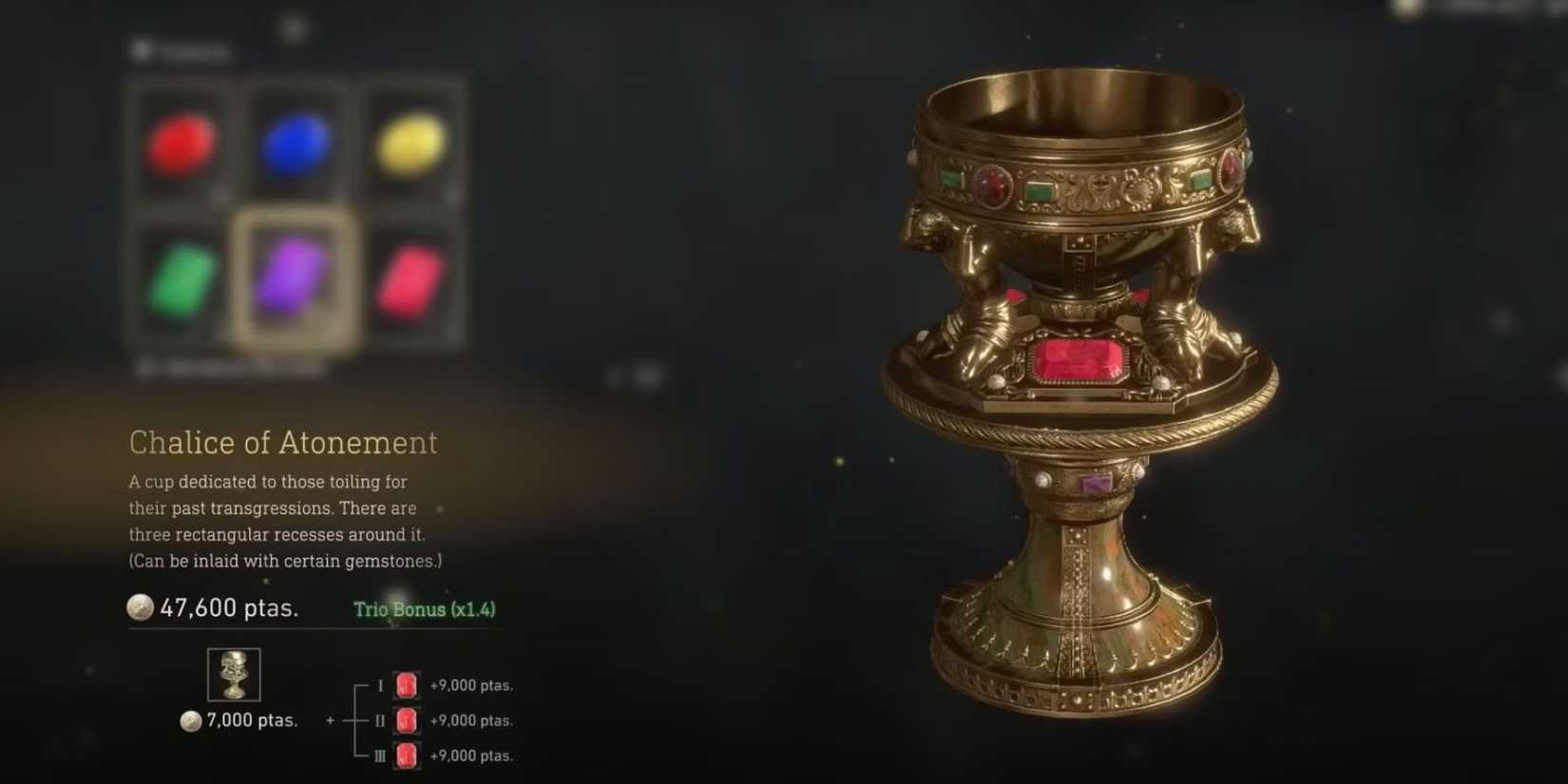Select the blue Sapphire gemstone slot
The image size is (1568, 784).
(x=296, y=143)
